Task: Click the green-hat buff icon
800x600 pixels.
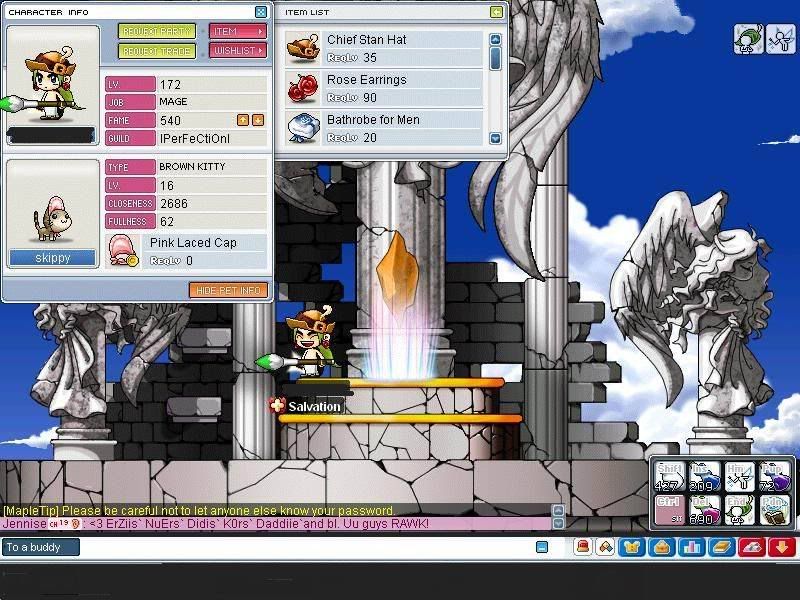Action: [x=748, y=38]
